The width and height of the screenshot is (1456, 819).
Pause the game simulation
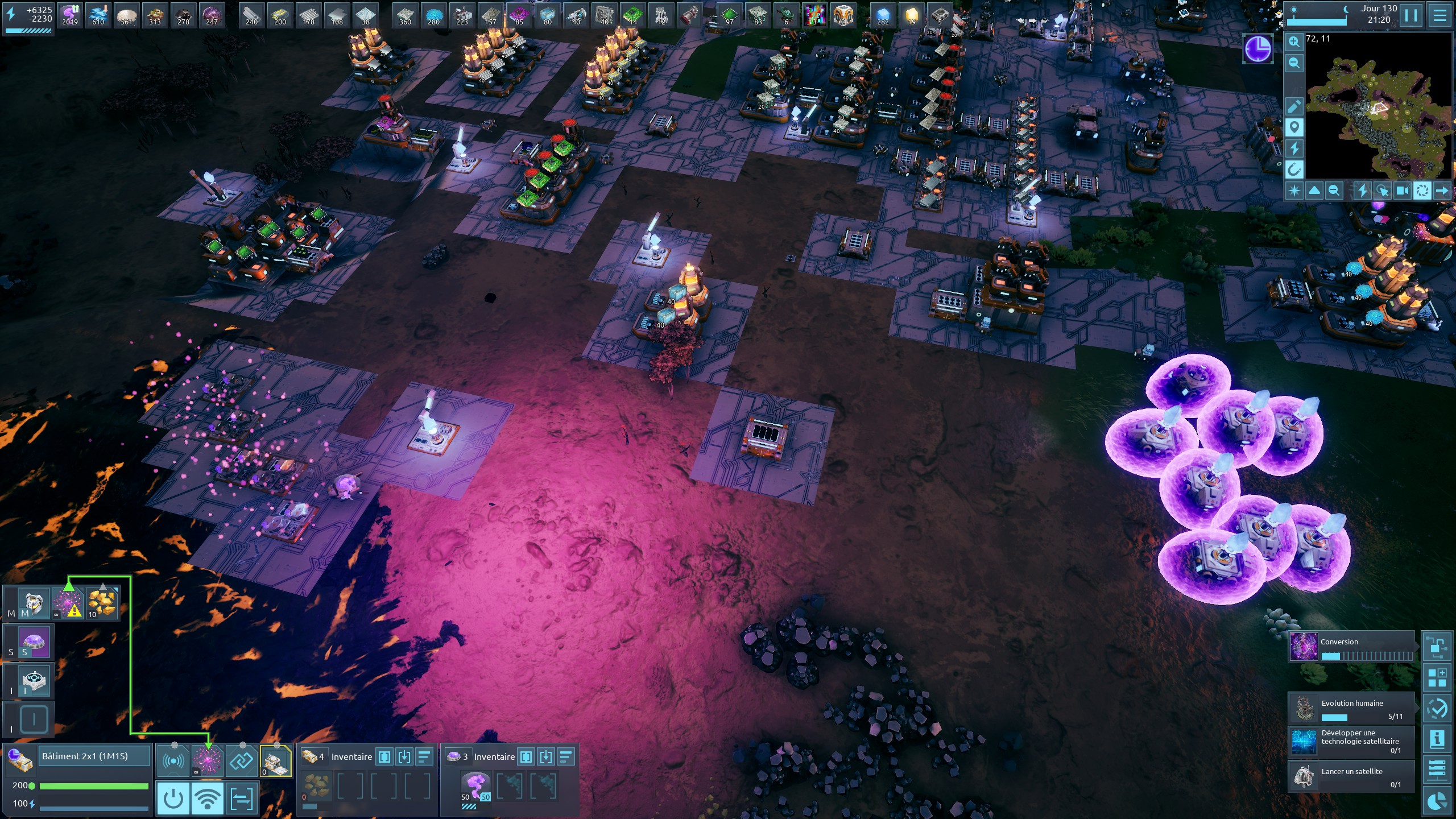[1411, 15]
